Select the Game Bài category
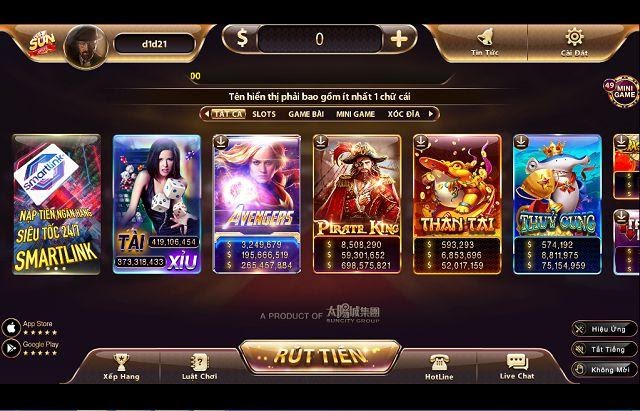Viewport: 640px width, 411px height. [x=305, y=114]
